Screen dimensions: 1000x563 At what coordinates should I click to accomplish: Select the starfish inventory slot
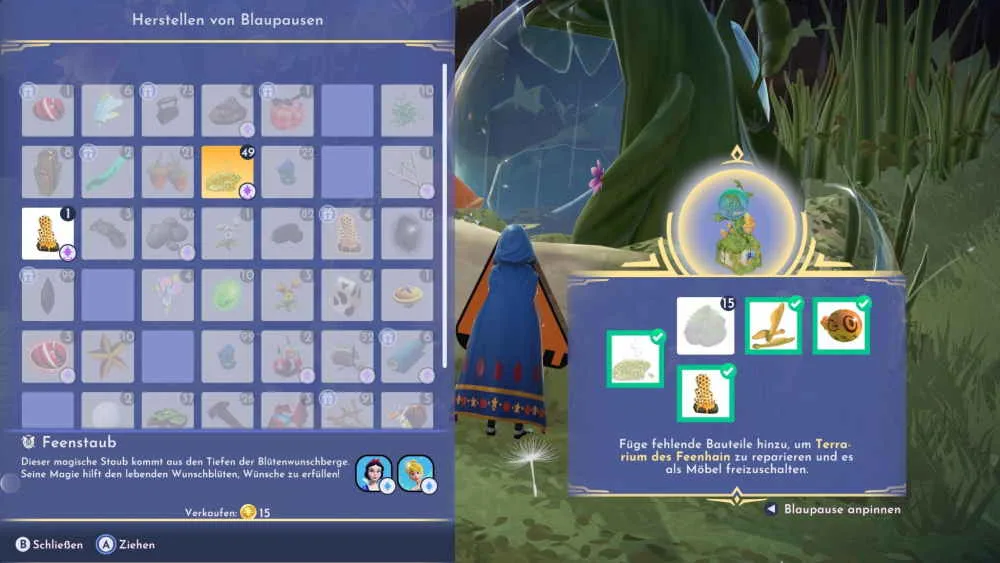tap(107, 356)
